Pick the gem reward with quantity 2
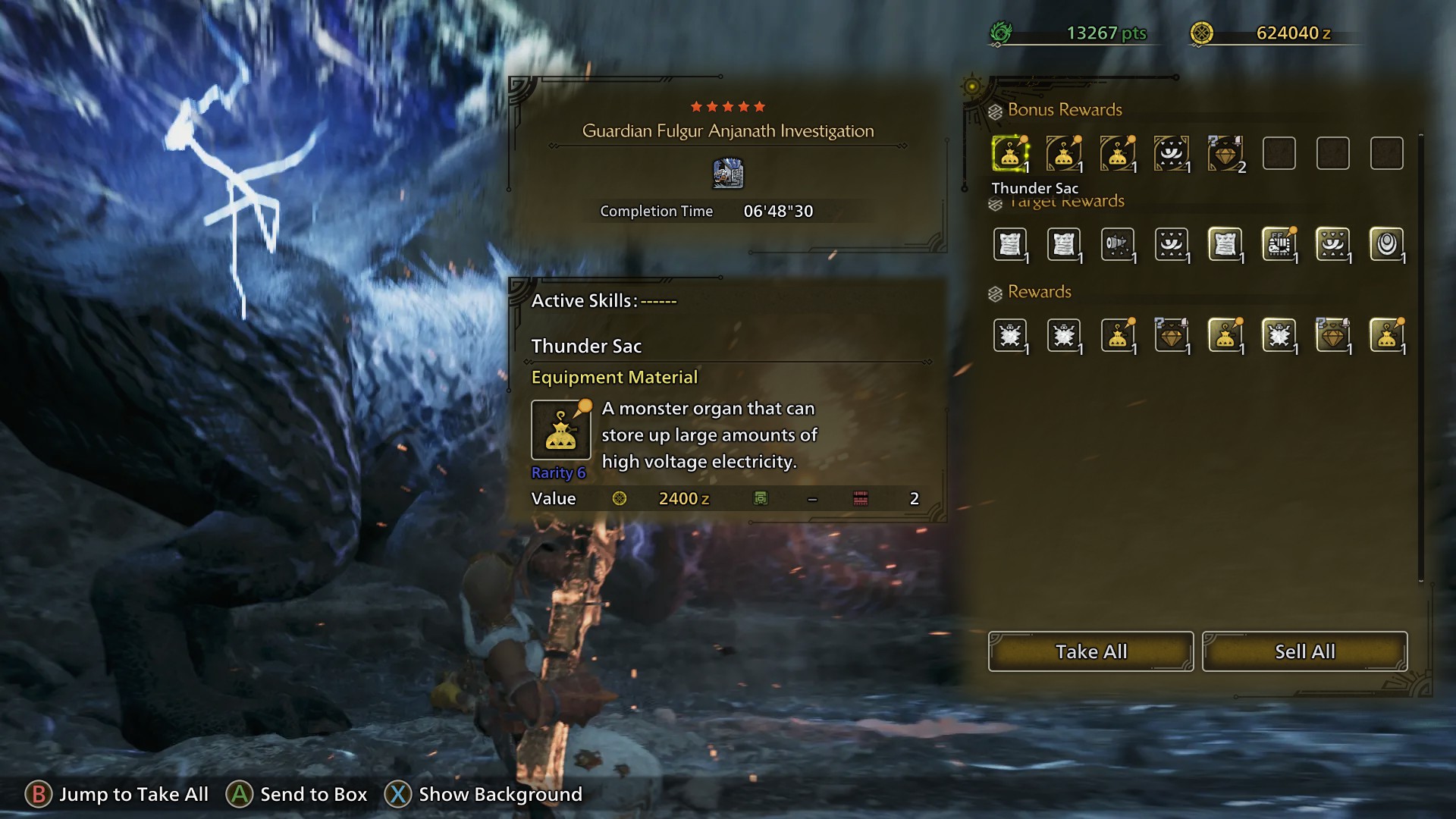 [1225, 154]
